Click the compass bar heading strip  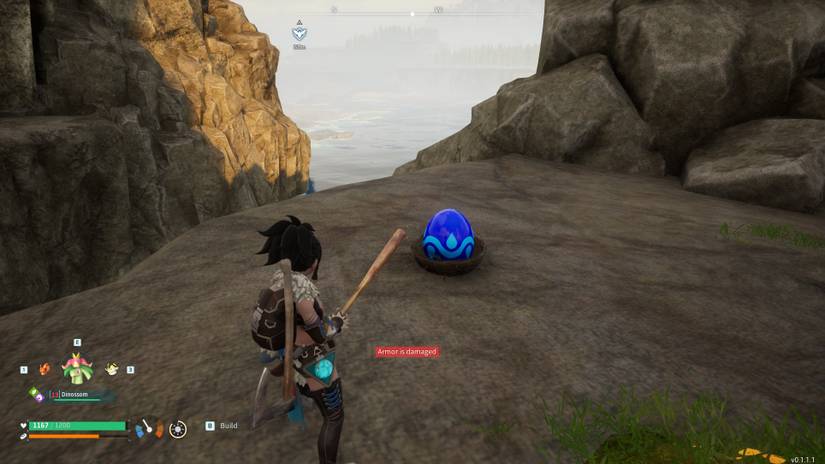tap(412, 12)
